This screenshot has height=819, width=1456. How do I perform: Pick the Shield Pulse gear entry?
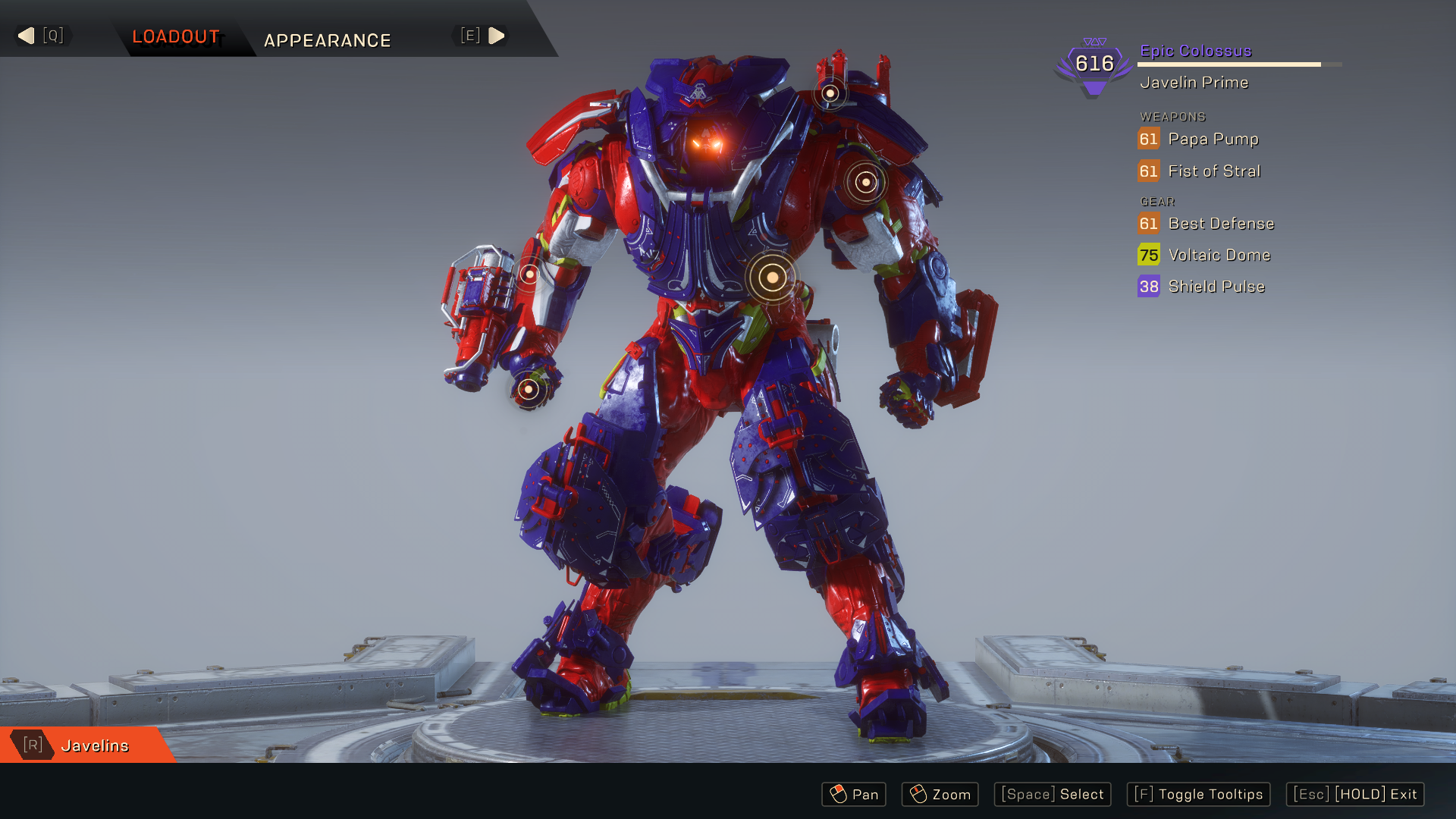pos(1216,287)
